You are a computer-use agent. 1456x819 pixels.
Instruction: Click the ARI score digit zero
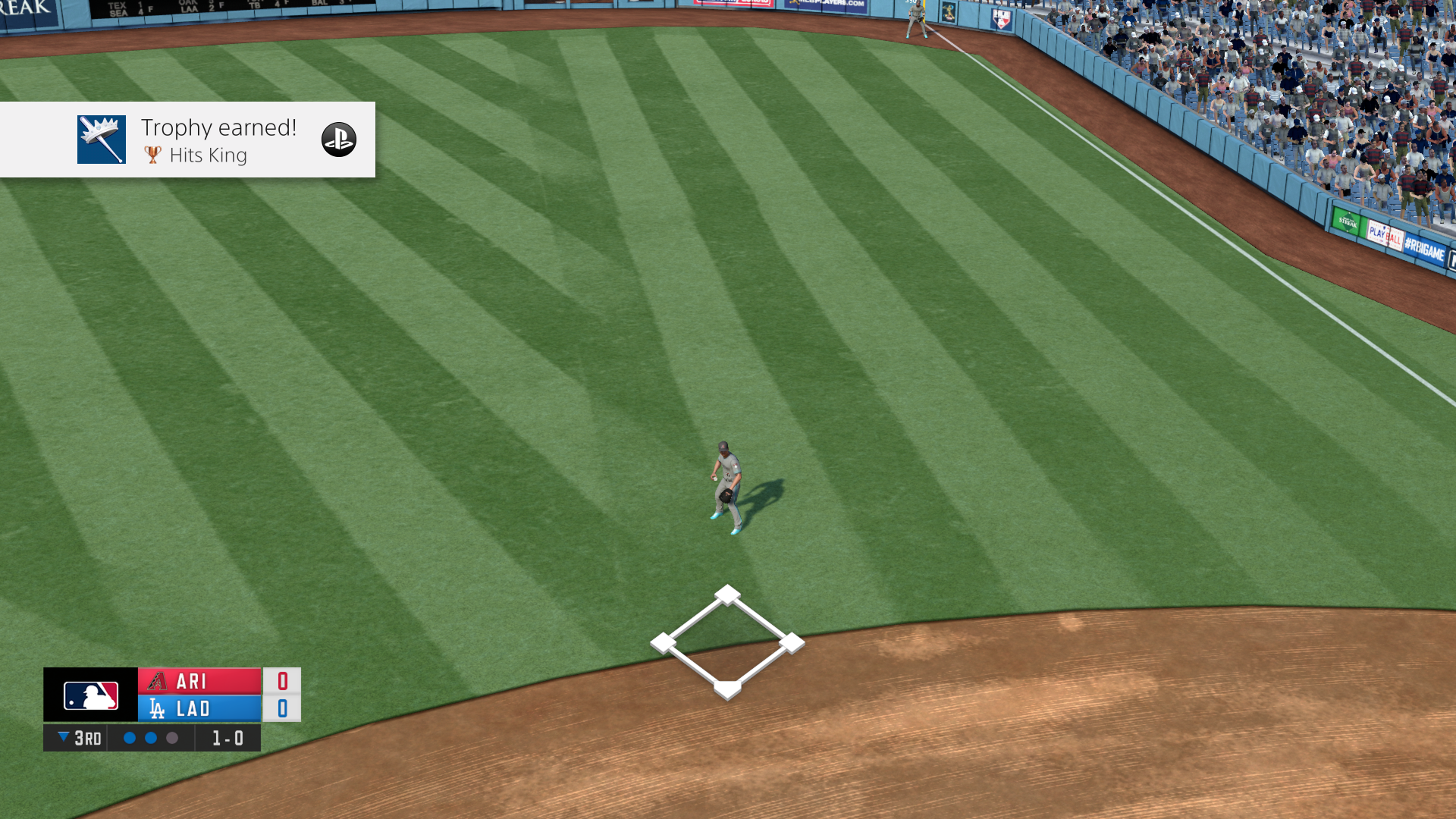[281, 681]
